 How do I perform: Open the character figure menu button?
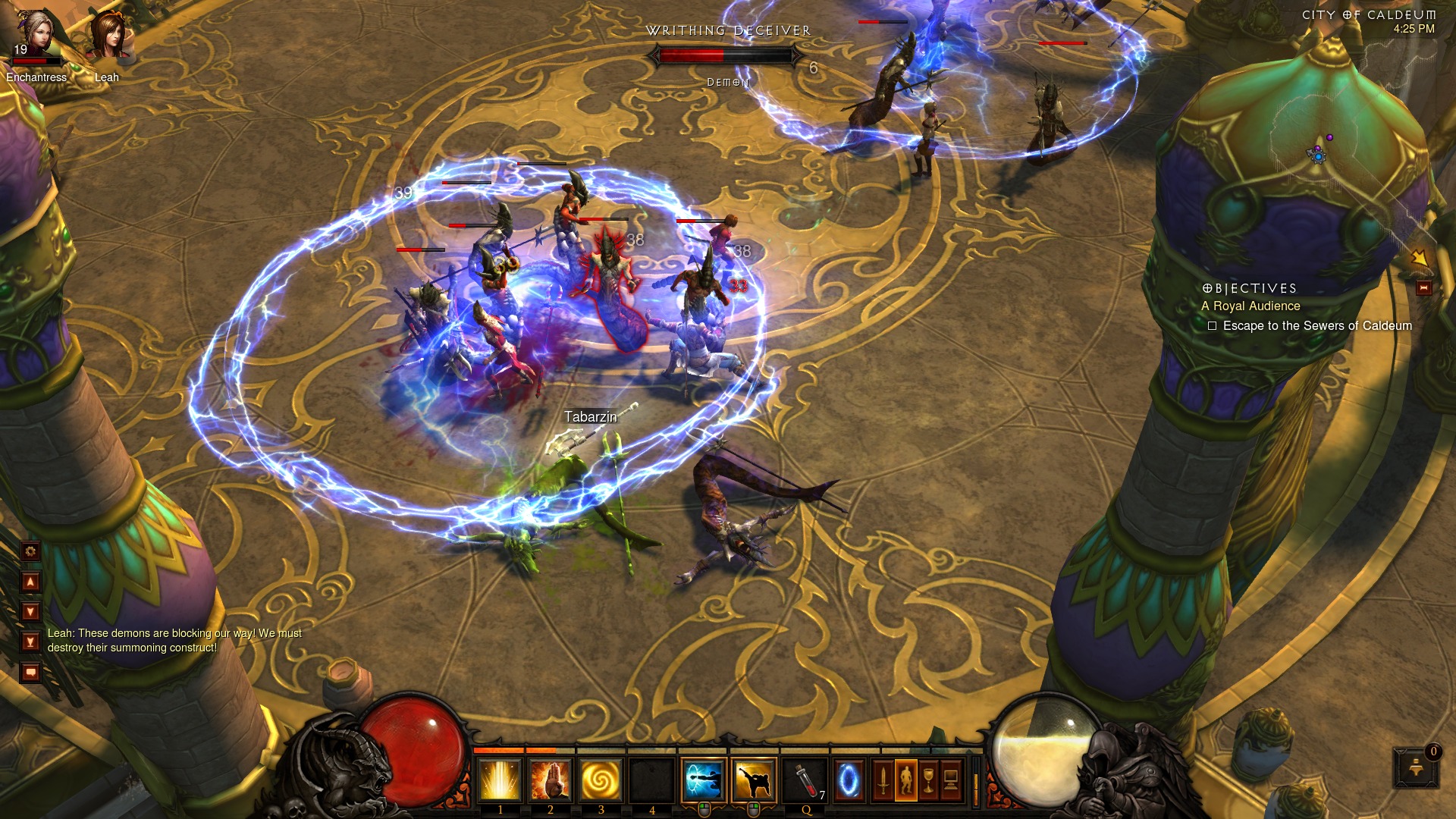[905, 780]
